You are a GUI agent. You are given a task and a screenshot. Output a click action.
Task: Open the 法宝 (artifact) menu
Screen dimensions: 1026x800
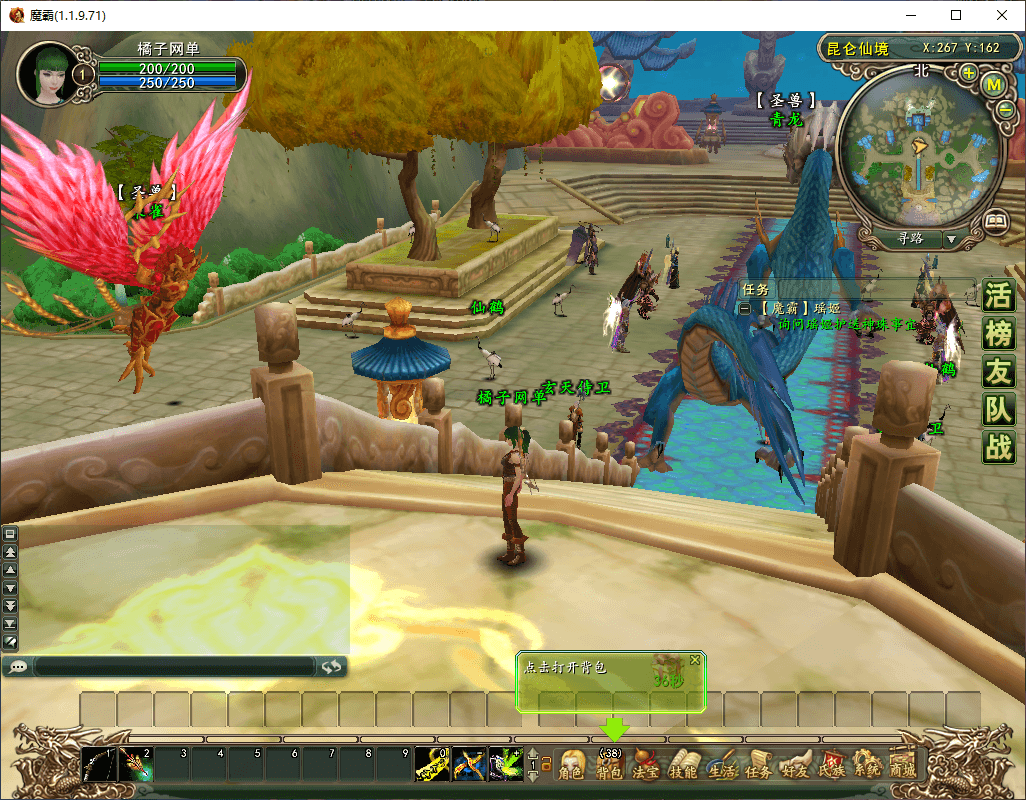click(x=646, y=765)
